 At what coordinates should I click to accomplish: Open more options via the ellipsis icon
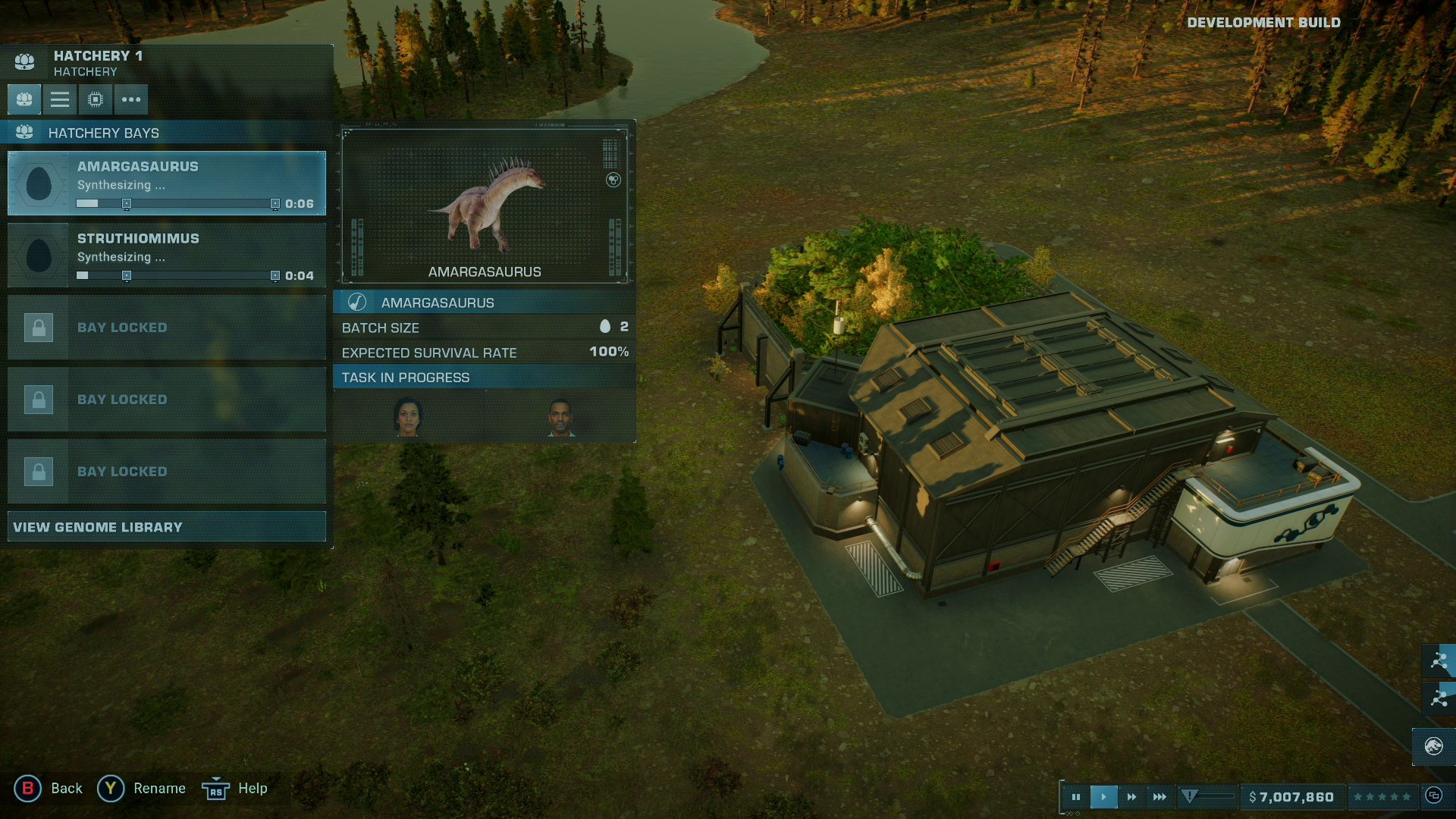tap(130, 99)
